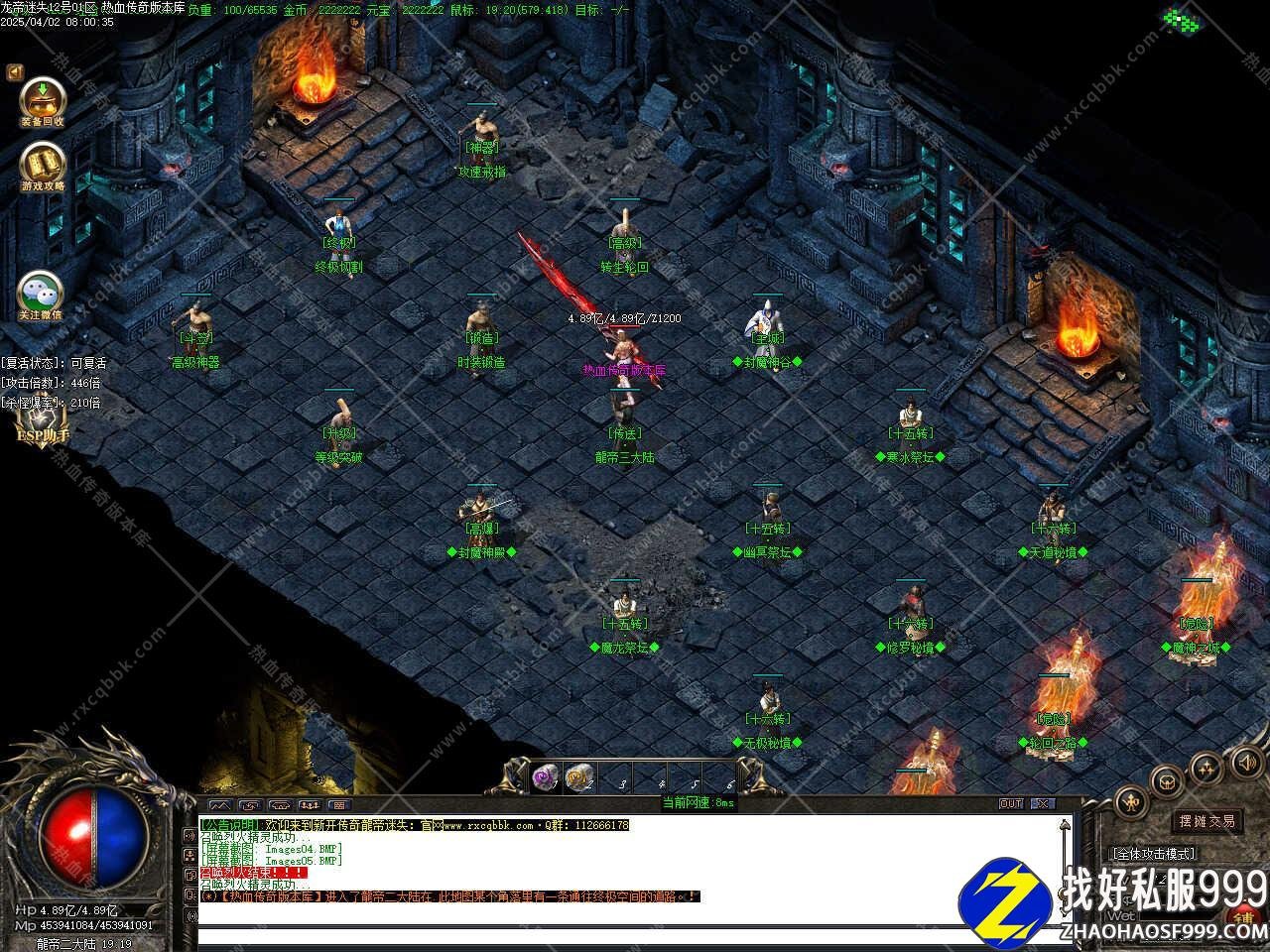
Task: Use the scroll item in hotbar slot 2
Action: 579,776
